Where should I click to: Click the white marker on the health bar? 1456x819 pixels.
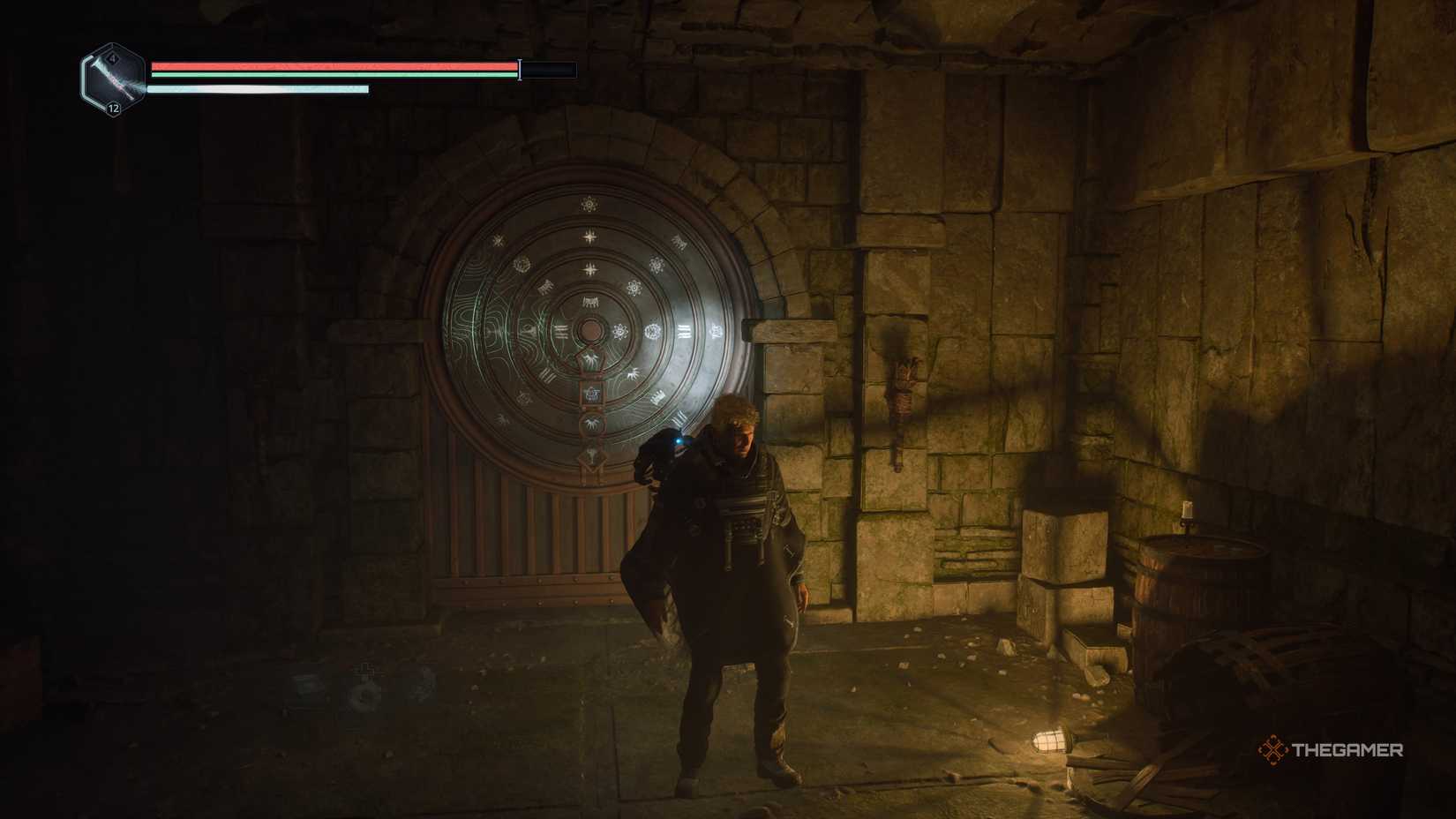click(x=519, y=69)
